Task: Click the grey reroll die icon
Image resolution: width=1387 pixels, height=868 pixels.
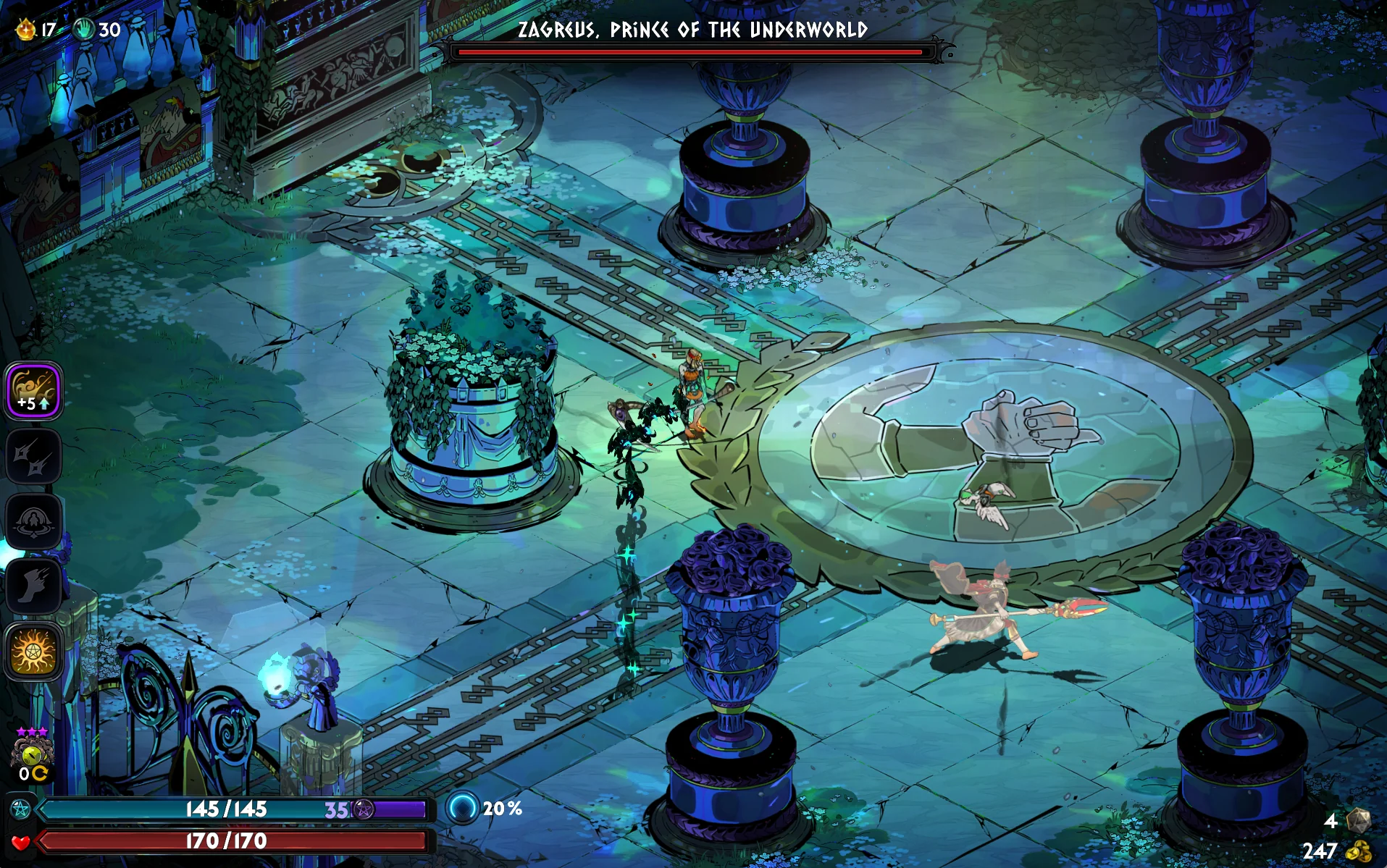Action: click(x=1358, y=820)
